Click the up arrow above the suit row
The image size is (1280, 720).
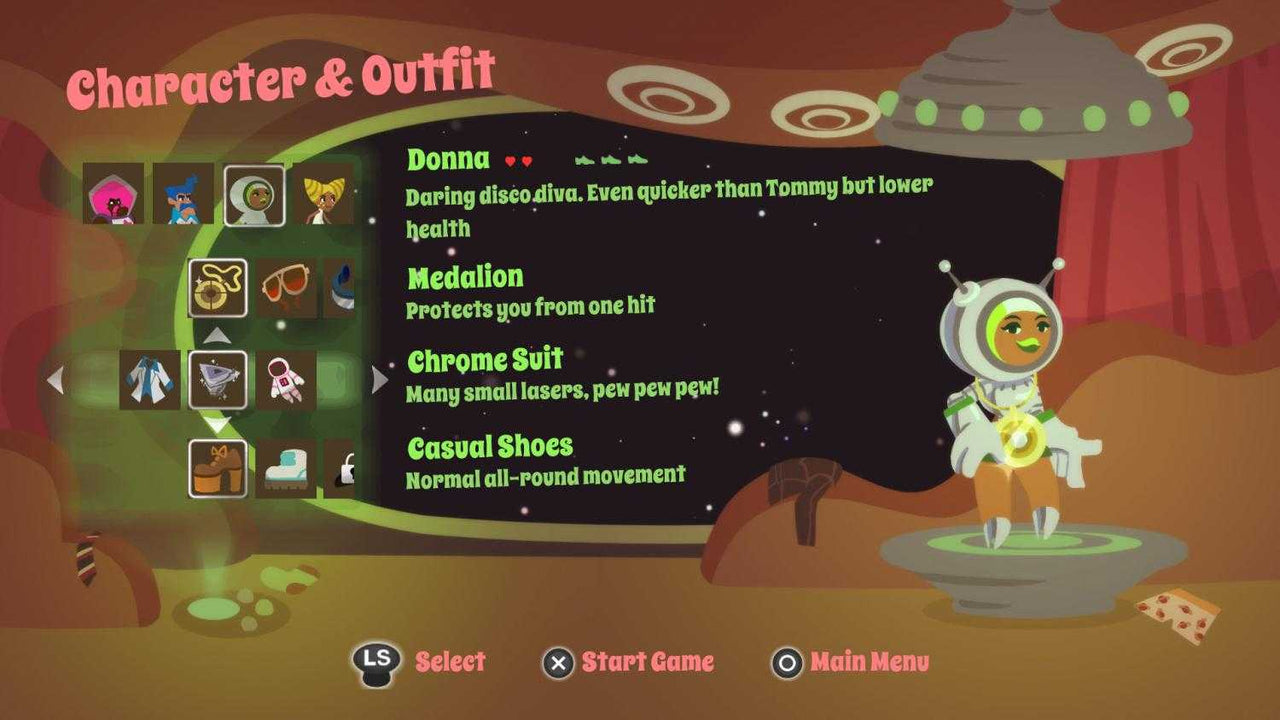point(218,337)
